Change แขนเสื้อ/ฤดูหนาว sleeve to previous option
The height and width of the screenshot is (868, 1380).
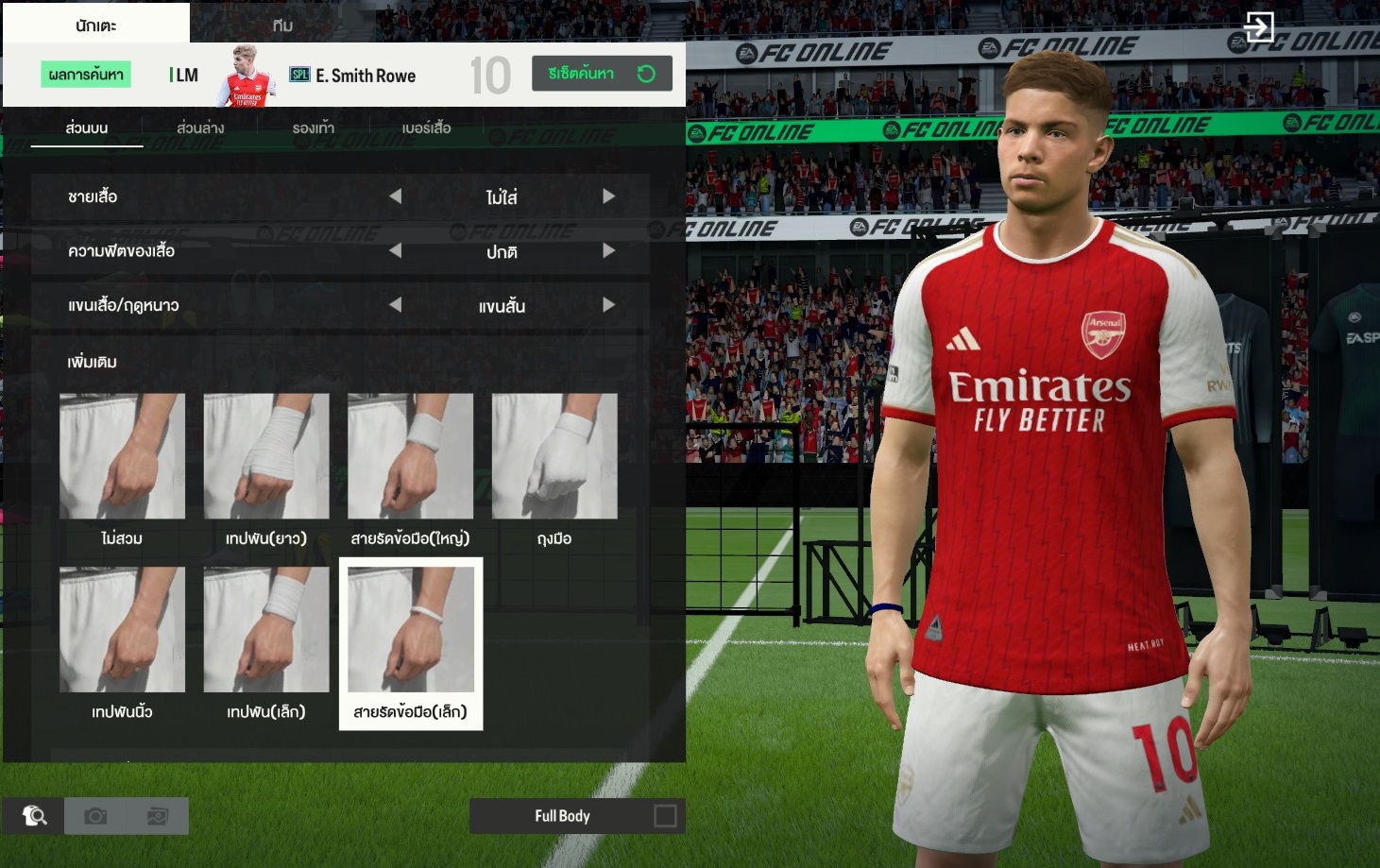click(396, 305)
